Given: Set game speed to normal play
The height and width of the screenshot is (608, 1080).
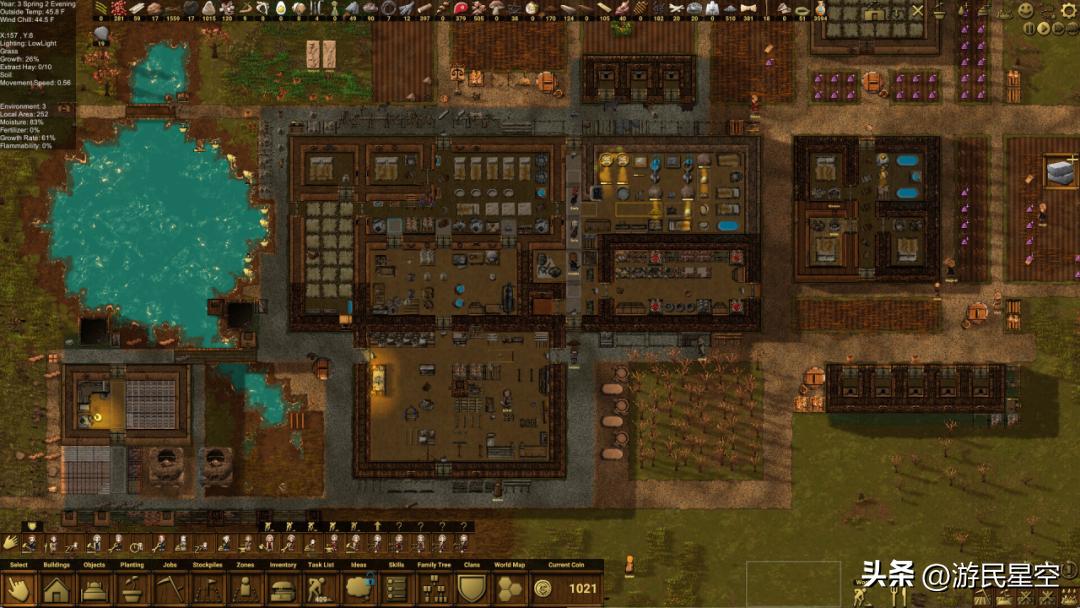Looking at the screenshot, I should (1044, 29).
